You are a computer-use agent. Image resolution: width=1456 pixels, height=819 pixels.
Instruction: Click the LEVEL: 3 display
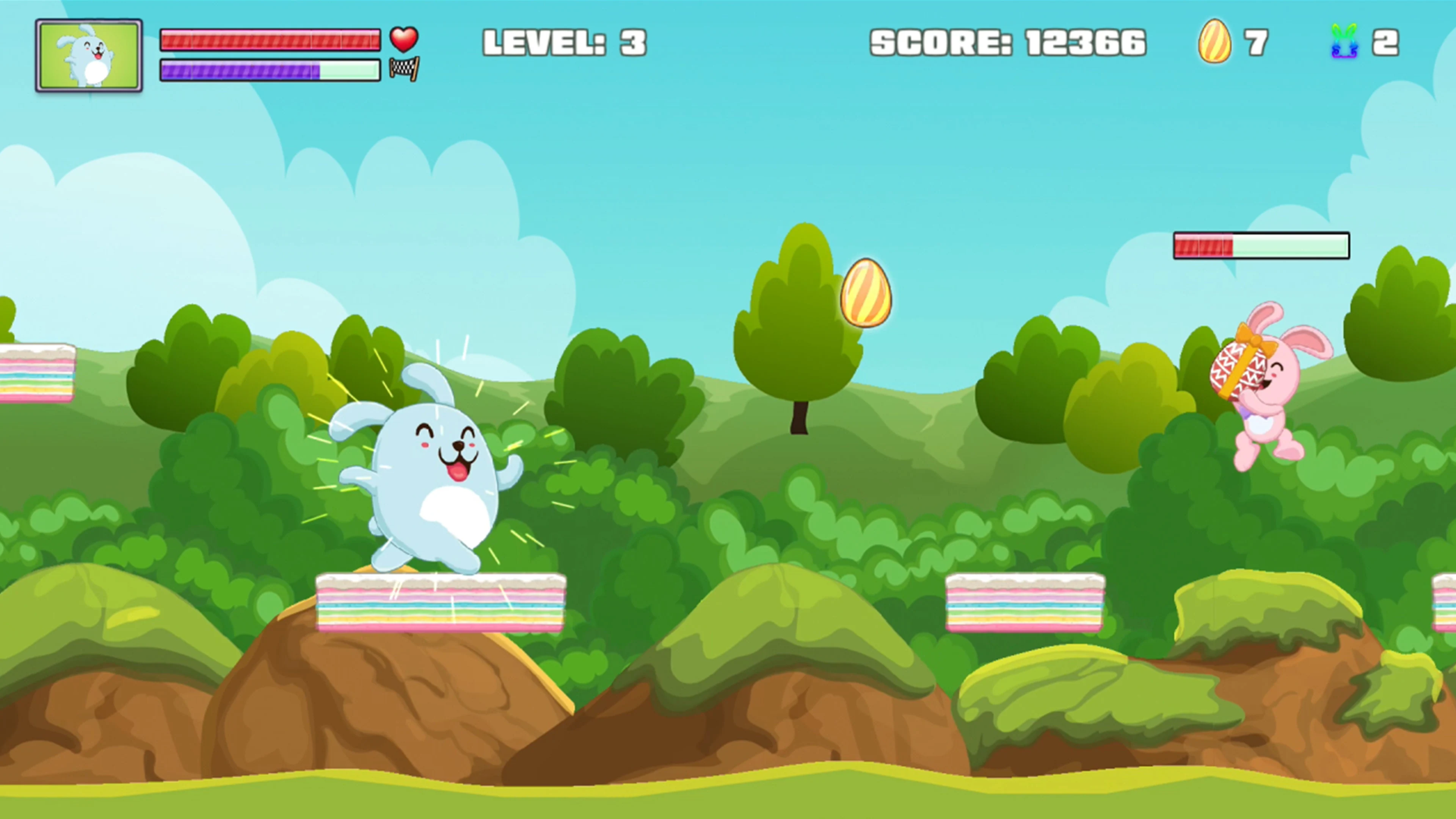[565, 41]
